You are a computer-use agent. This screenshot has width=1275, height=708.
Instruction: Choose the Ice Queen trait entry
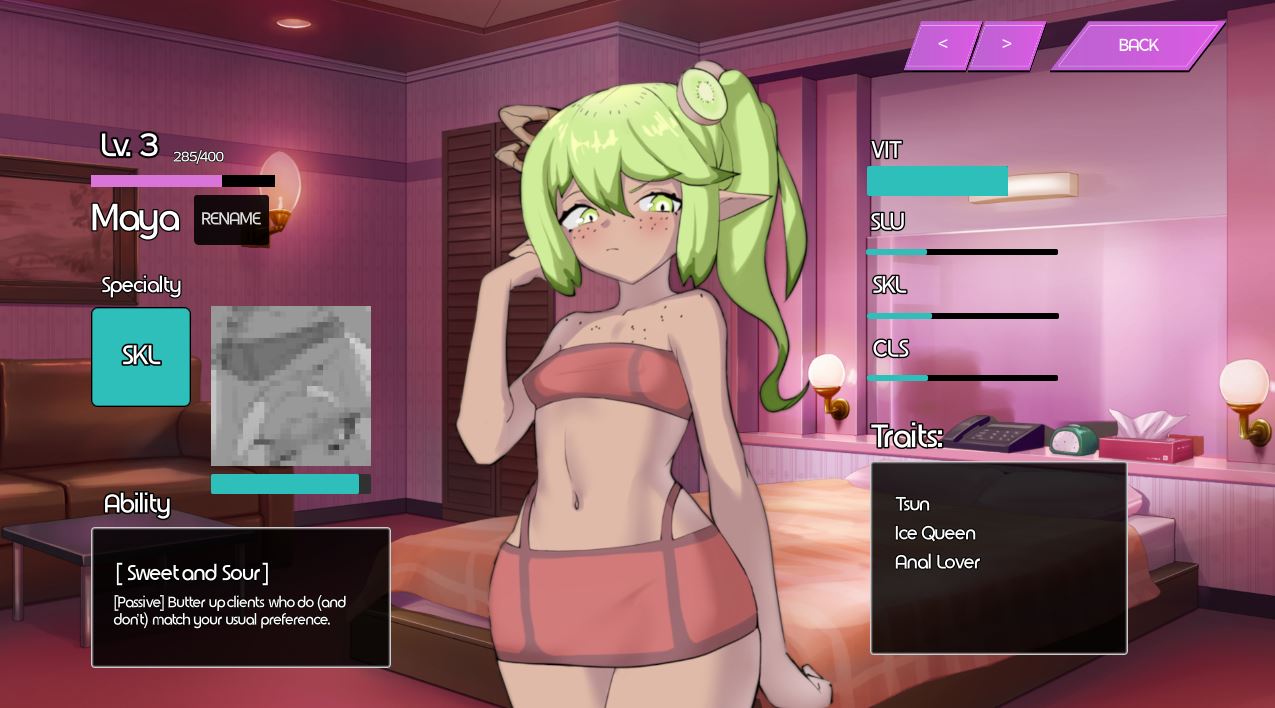click(x=935, y=533)
